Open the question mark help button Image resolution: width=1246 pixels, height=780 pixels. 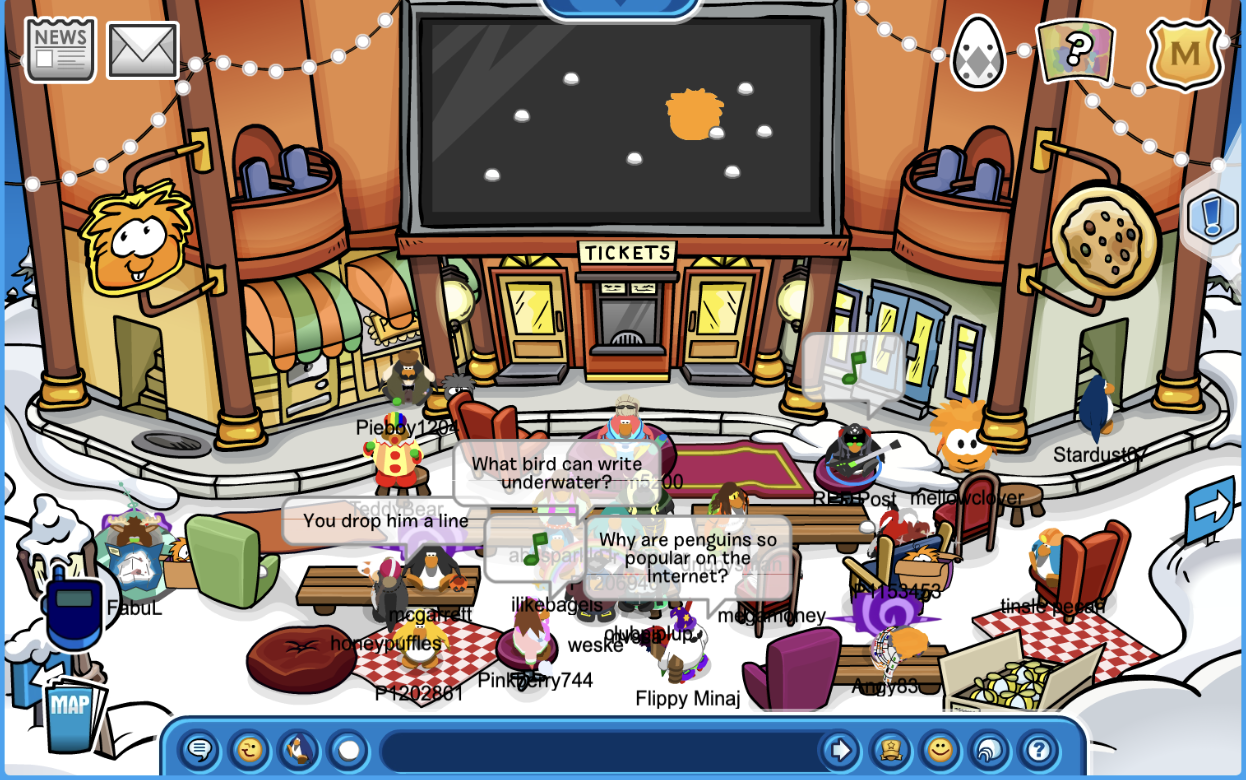1038,749
